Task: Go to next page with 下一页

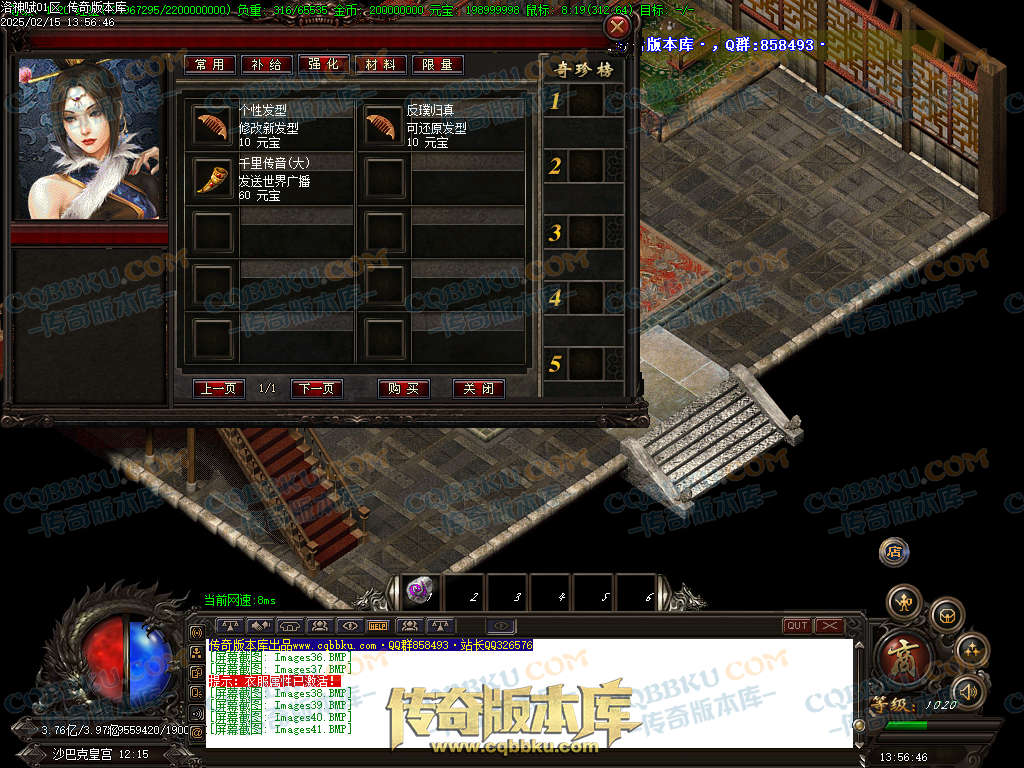Action: pos(317,389)
